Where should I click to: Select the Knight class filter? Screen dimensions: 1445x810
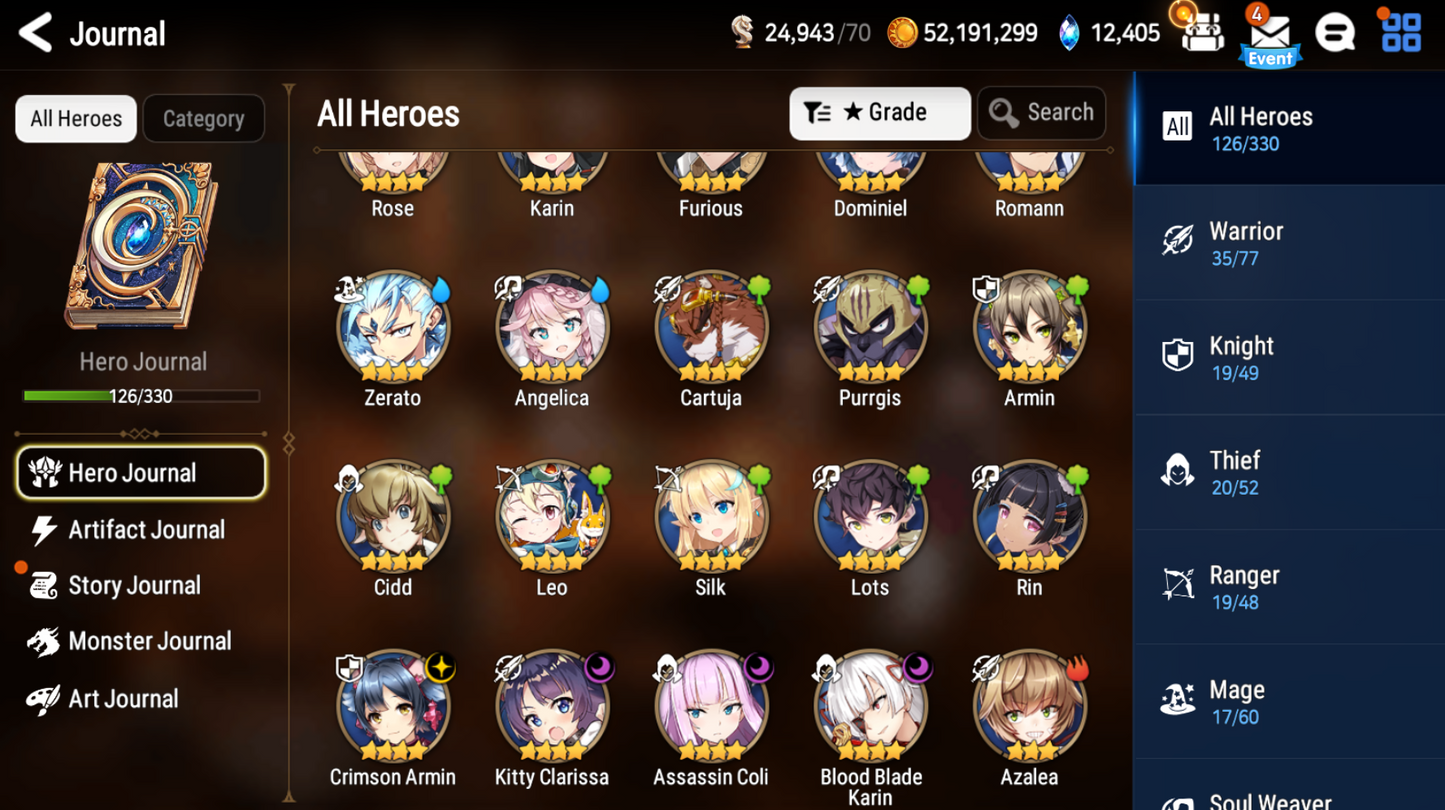click(x=1289, y=356)
